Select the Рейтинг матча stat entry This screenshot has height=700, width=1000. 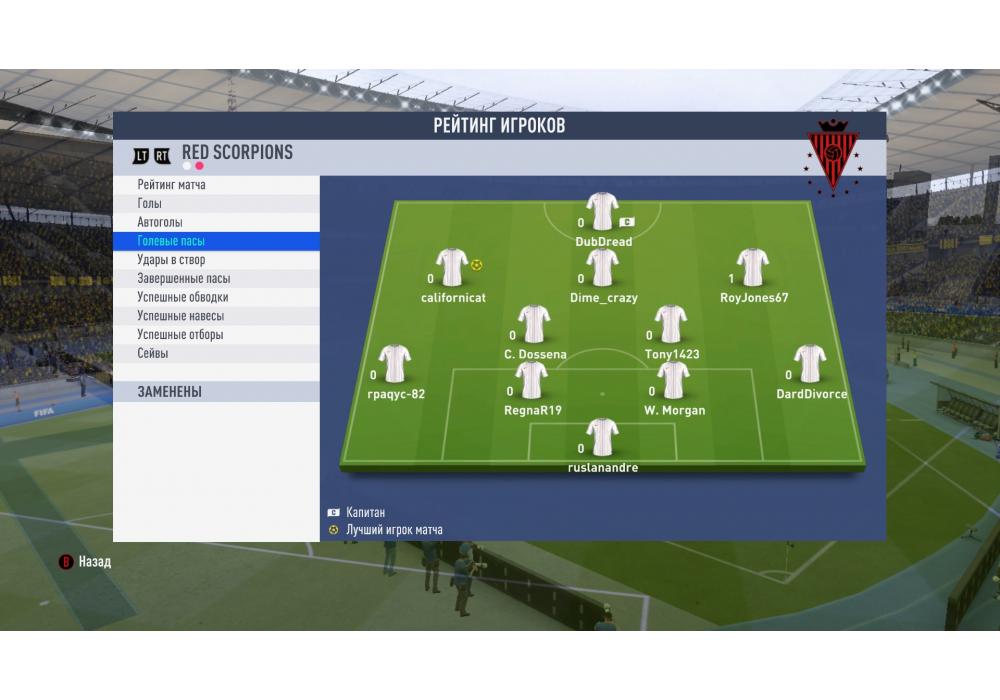(172, 185)
